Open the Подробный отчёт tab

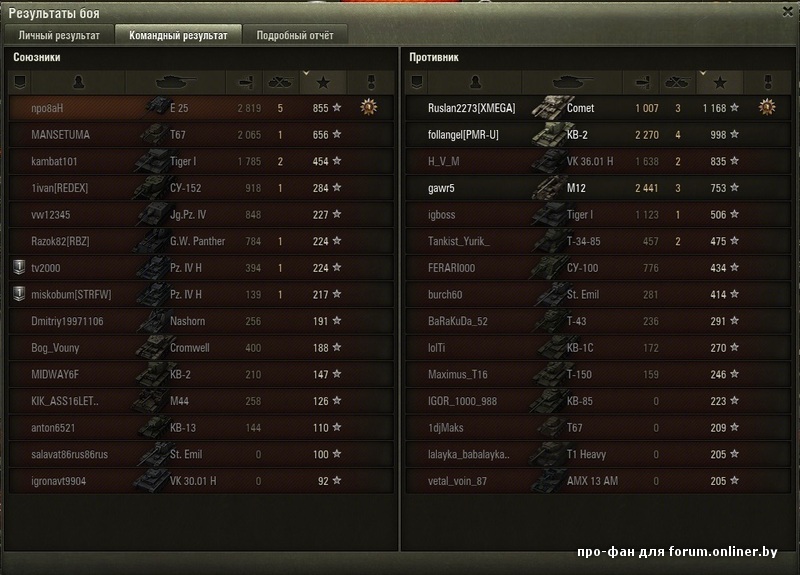coord(295,35)
